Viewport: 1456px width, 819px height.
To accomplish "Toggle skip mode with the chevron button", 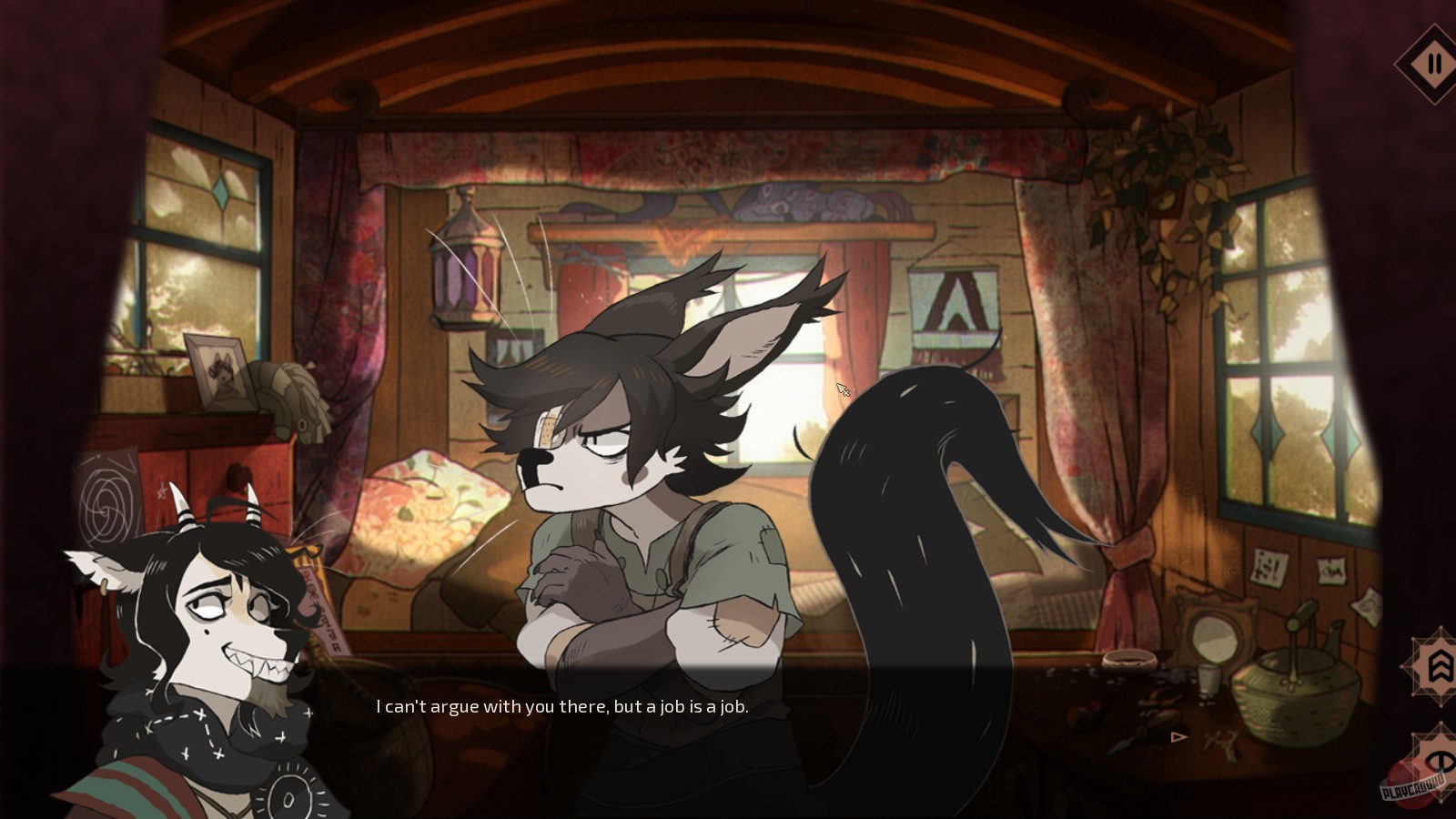I will coord(1441,666).
